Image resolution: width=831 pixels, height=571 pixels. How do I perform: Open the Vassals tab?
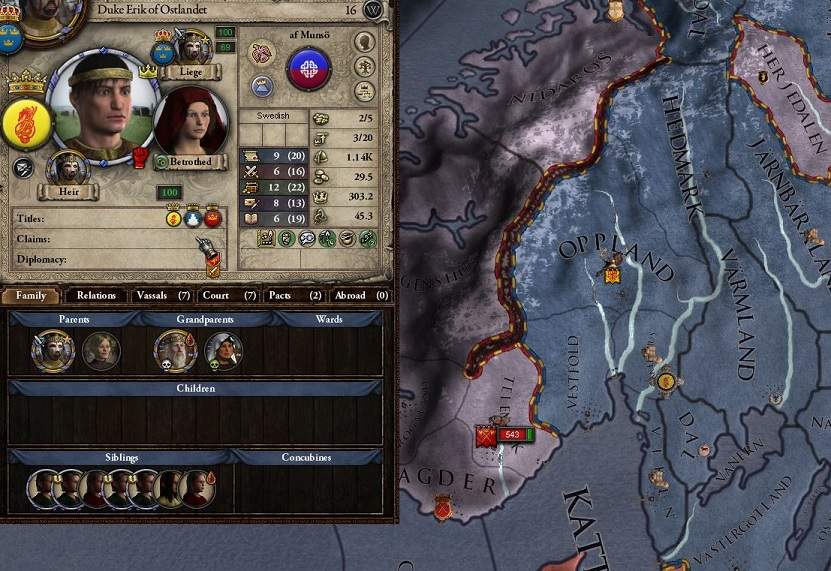click(x=158, y=295)
